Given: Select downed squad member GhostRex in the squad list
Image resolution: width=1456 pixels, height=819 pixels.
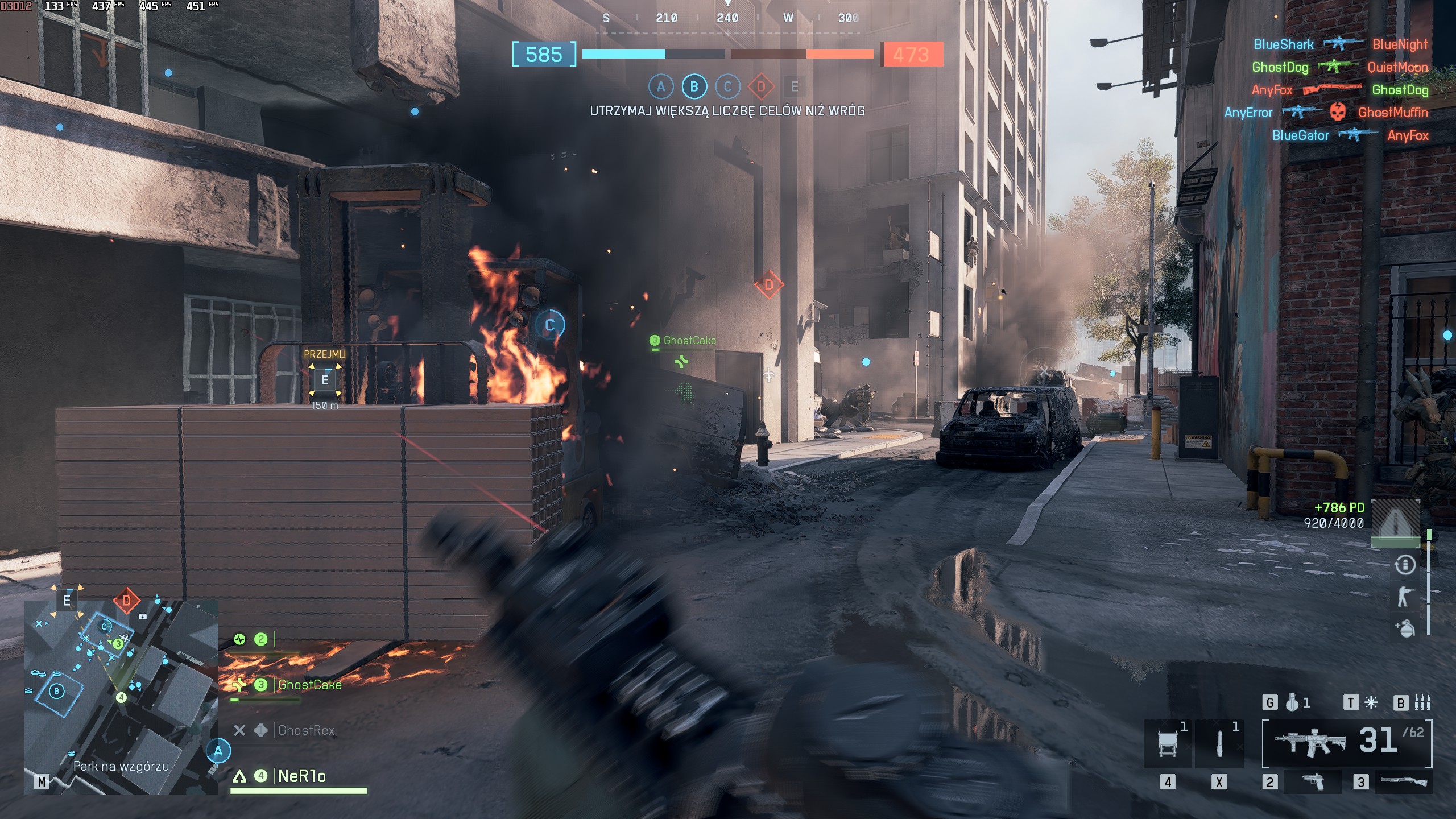Looking at the screenshot, I should (x=305, y=730).
